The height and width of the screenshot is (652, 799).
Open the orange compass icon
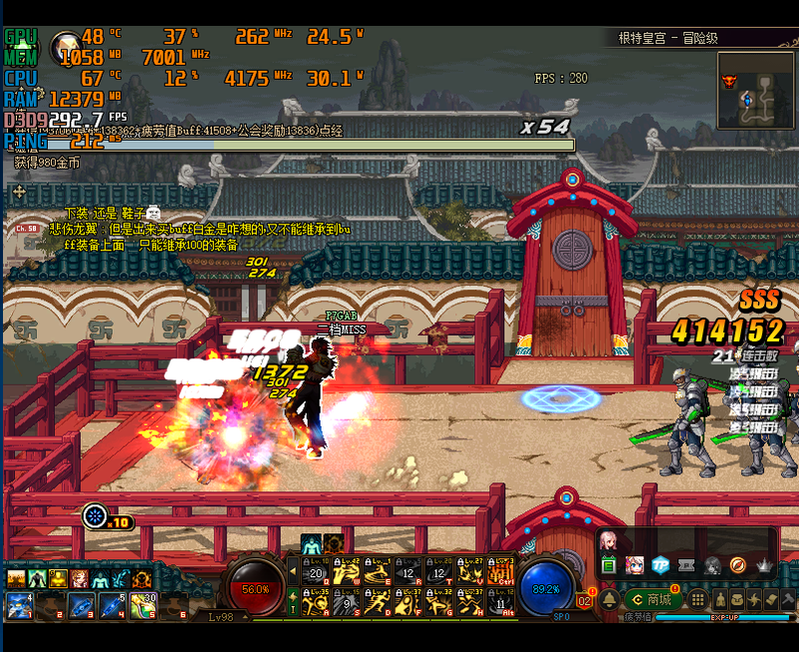738,565
